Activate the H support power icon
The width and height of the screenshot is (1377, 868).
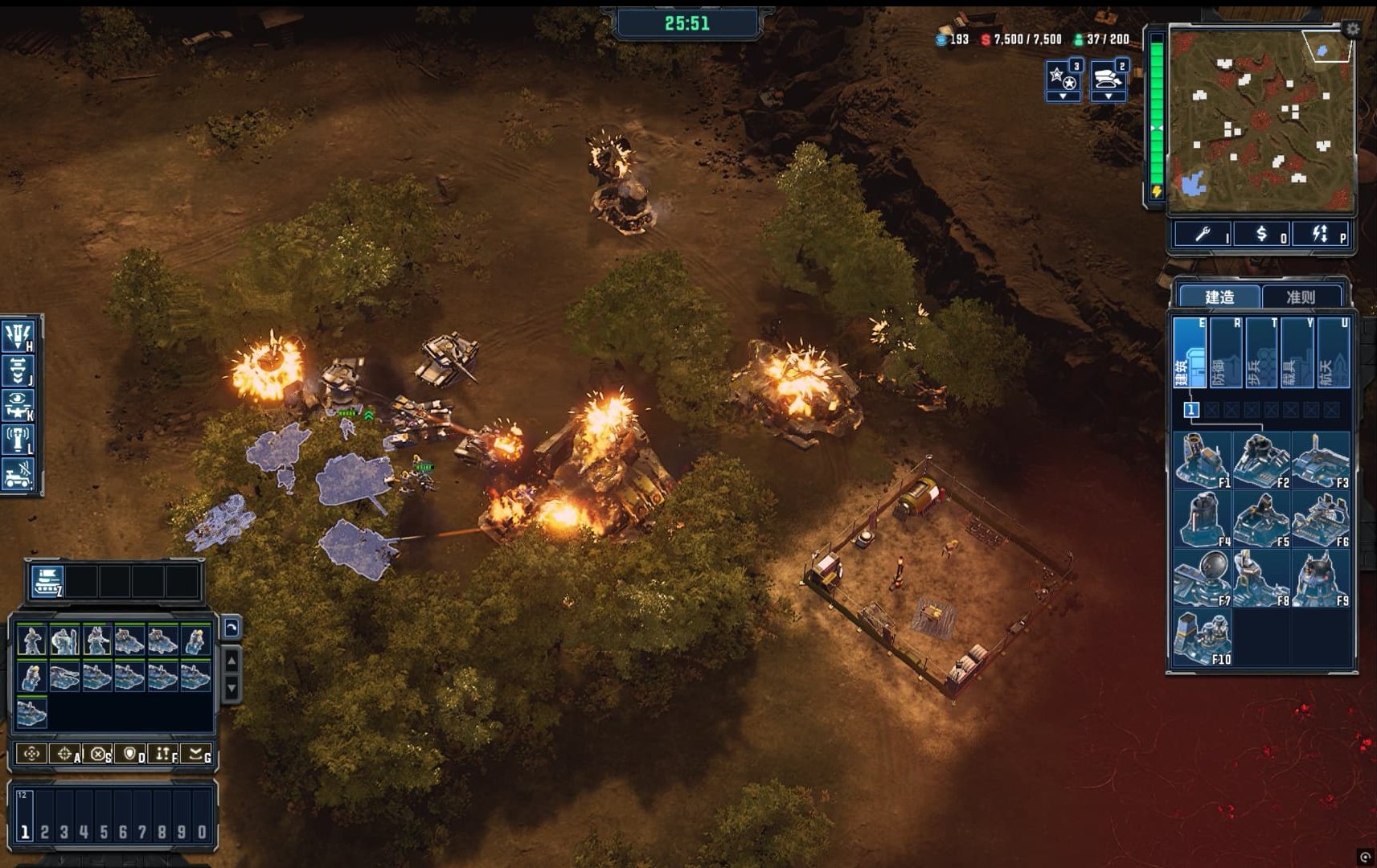tap(18, 335)
